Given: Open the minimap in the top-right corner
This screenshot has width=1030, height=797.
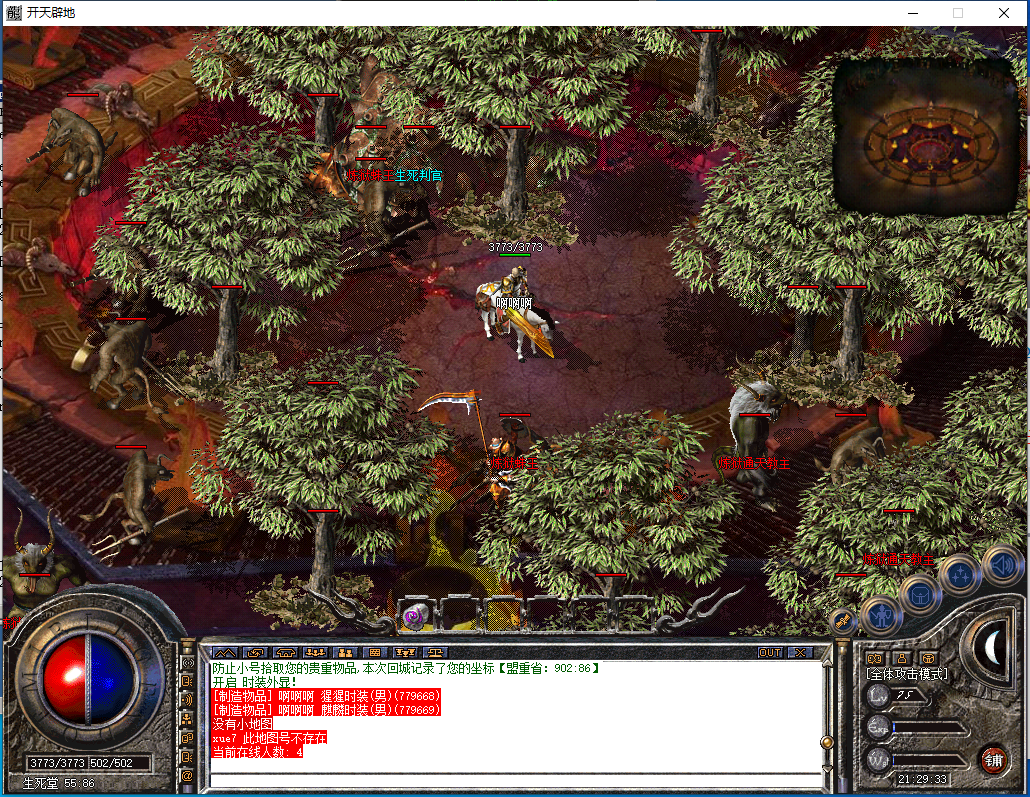Looking at the screenshot, I should (926, 136).
